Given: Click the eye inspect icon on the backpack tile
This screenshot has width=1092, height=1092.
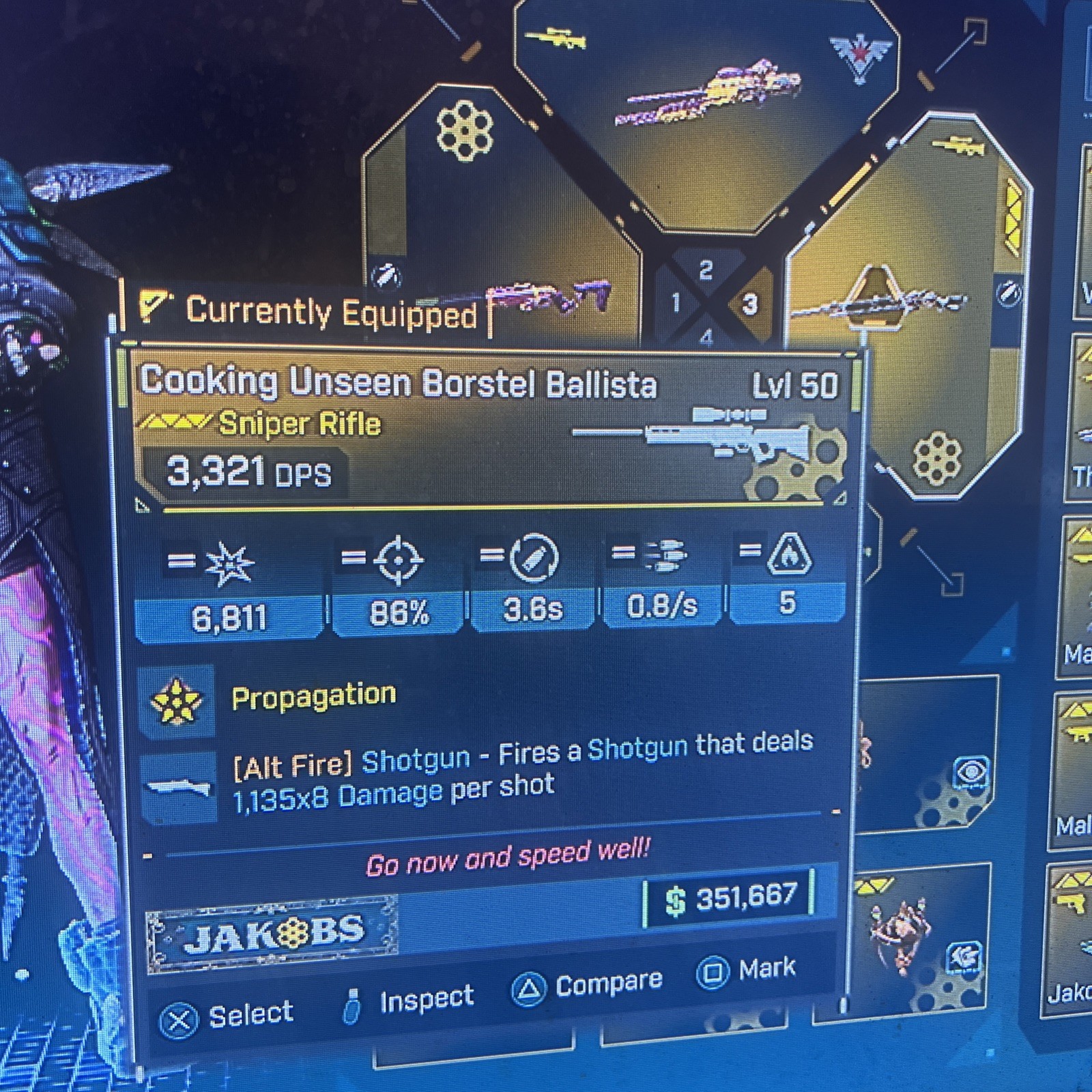Looking at the screenshot, I should coord(972,771).
